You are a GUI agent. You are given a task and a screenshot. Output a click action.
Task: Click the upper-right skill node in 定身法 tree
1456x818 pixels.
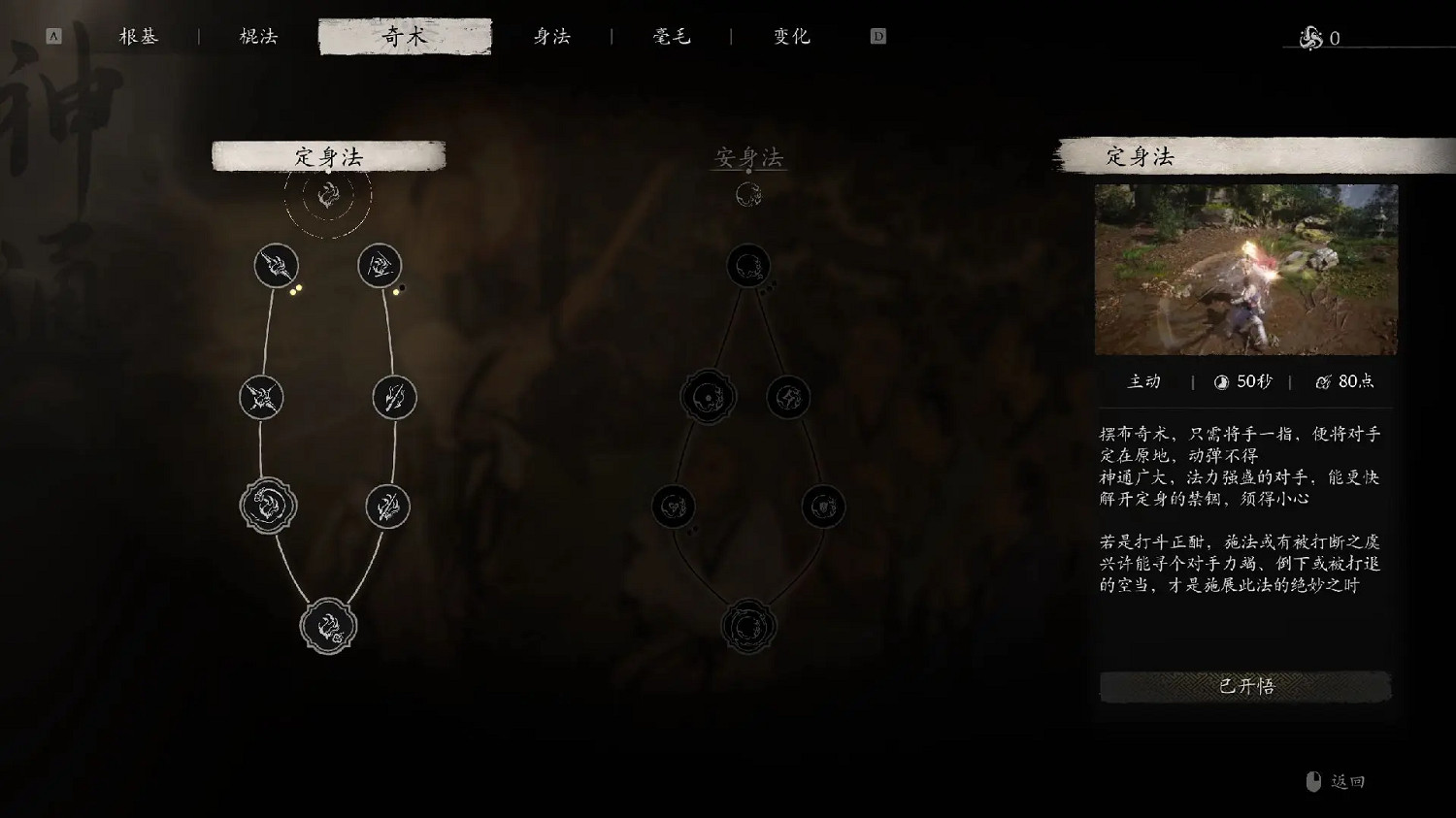coord(381,266)
